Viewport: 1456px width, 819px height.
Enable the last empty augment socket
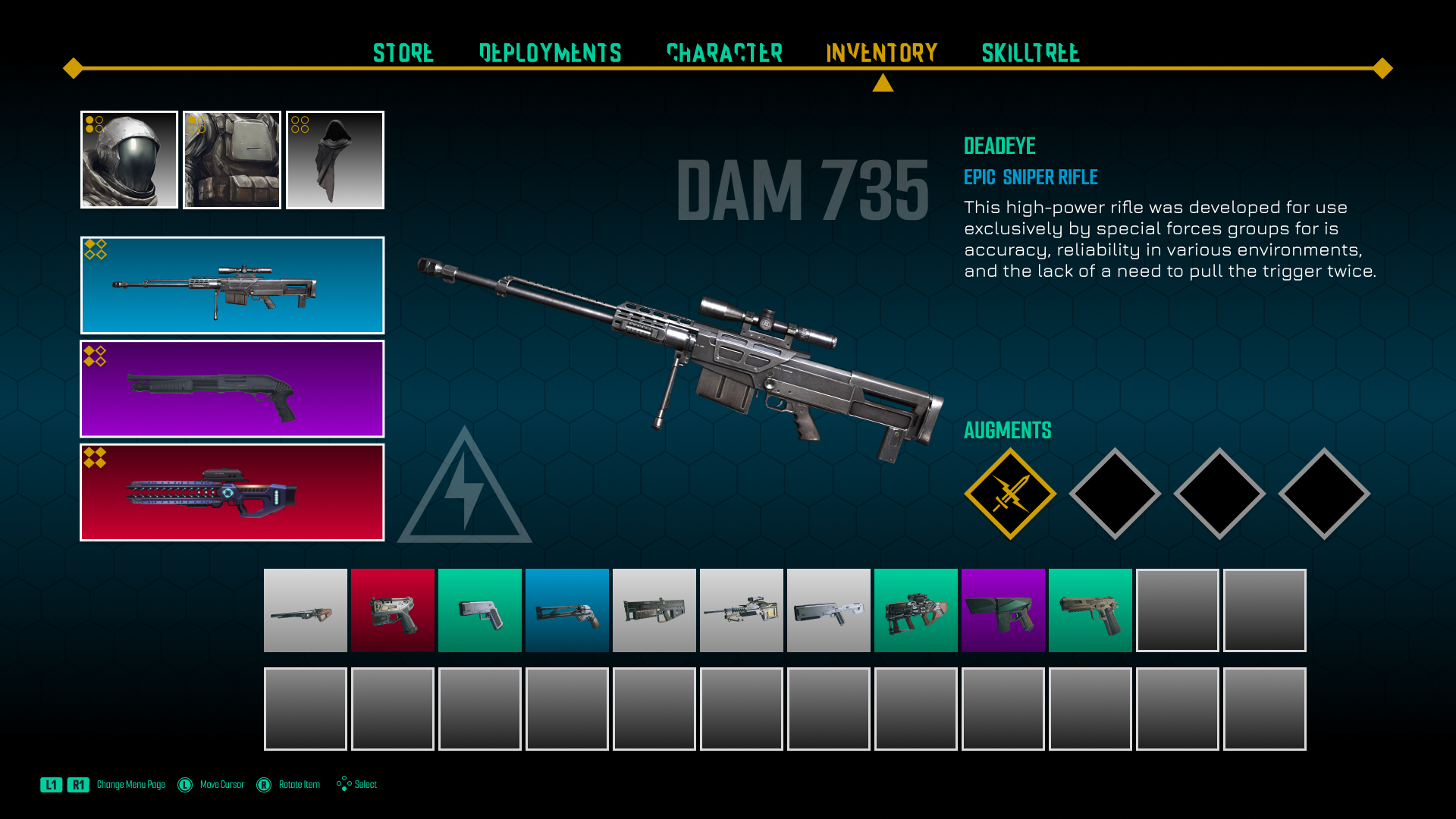pos(1324,493)
